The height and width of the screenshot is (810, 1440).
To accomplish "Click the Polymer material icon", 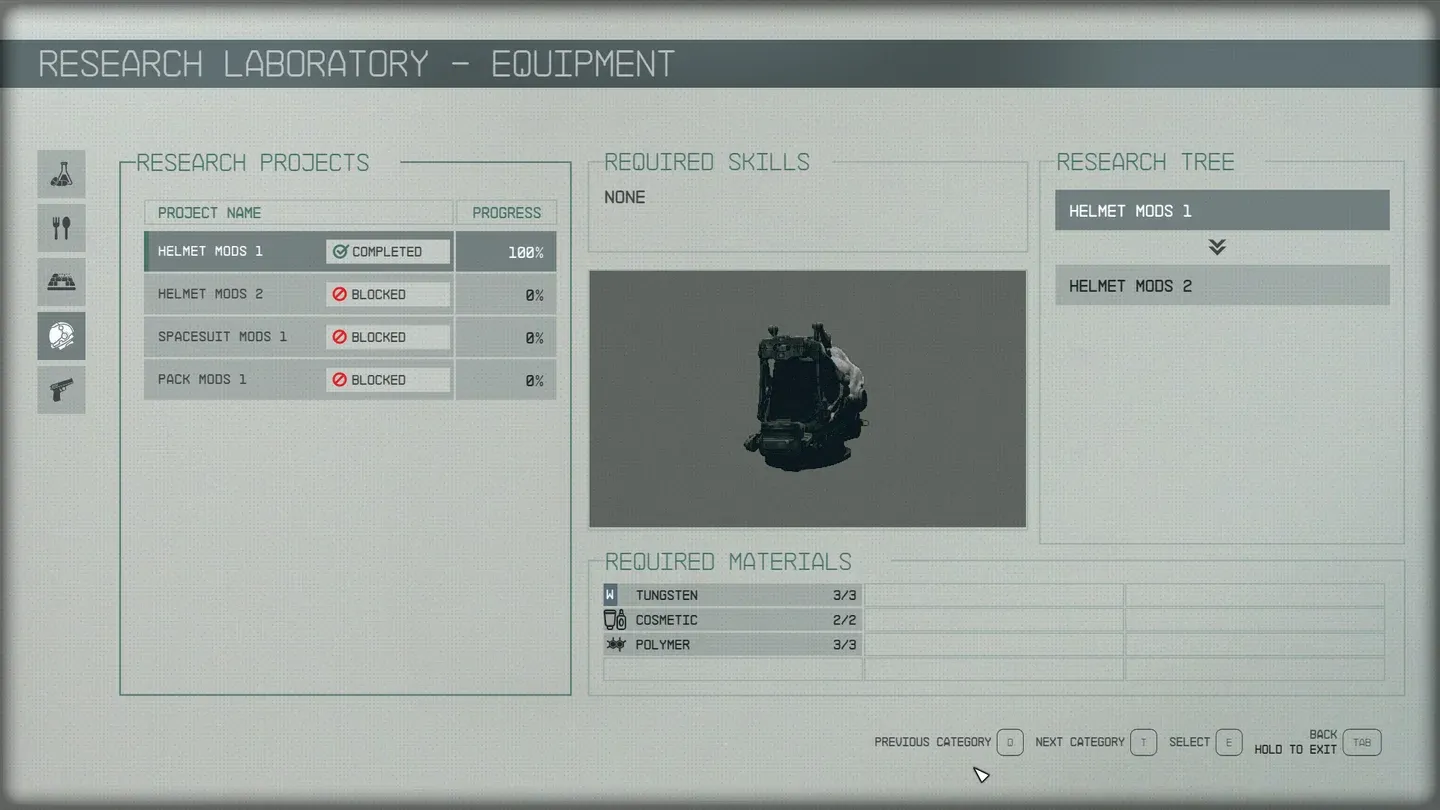I will click(x=614, y=644).
